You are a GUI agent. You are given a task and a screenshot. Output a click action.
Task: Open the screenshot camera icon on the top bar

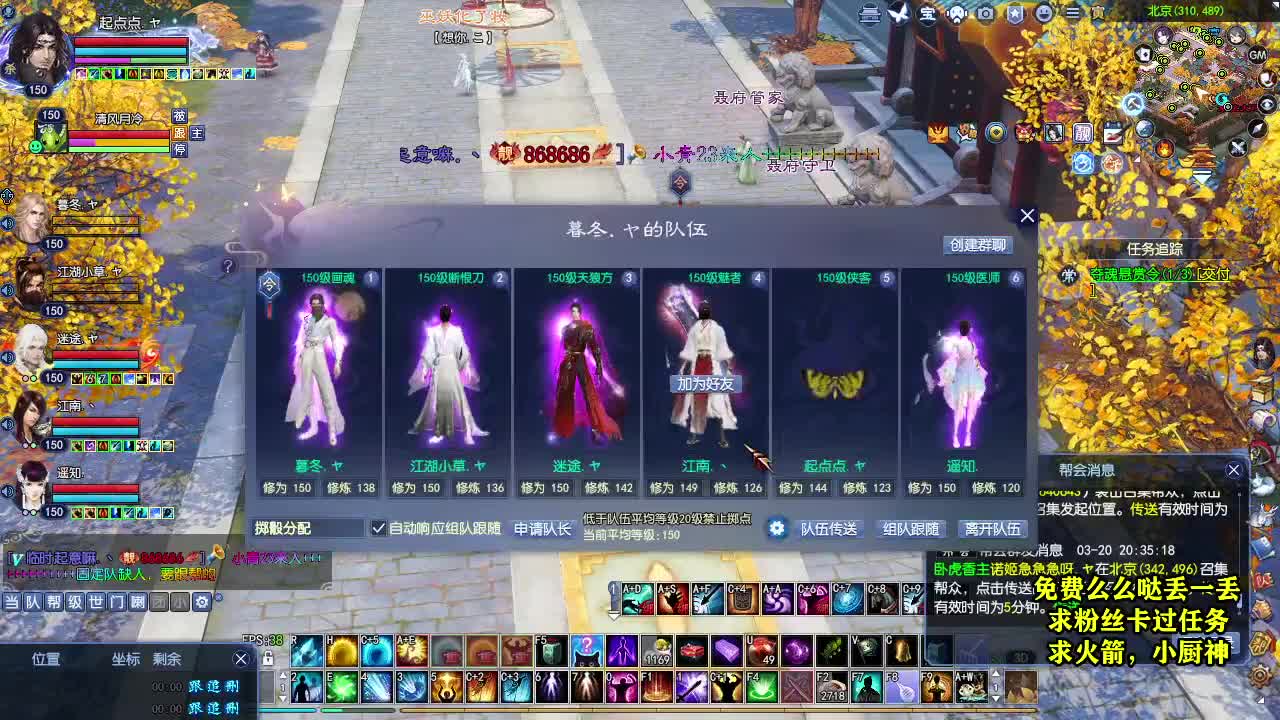pos(985,13)
